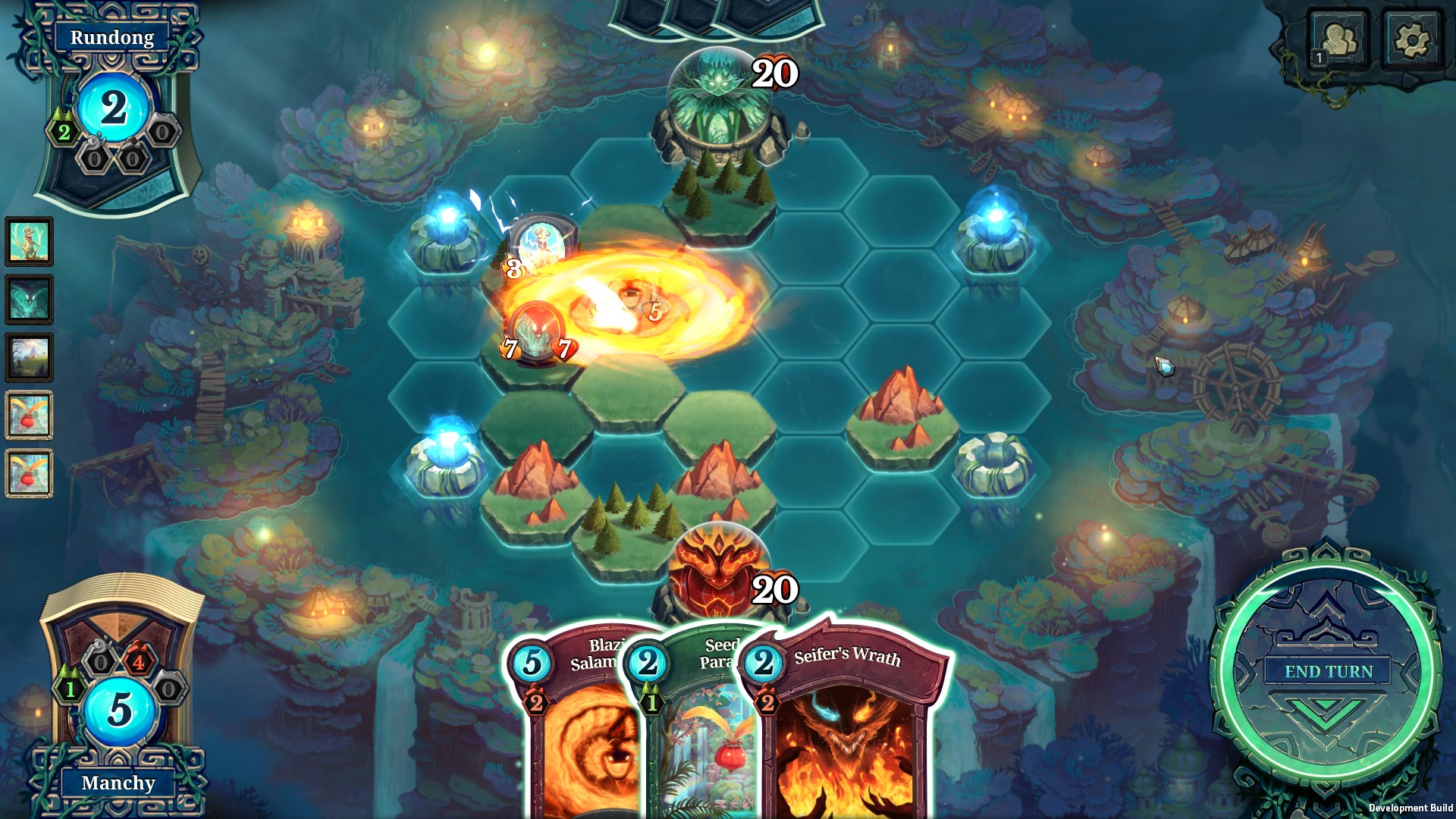Open the friends list icon
Viewport: 1456px width, 819px height.
1339,40
